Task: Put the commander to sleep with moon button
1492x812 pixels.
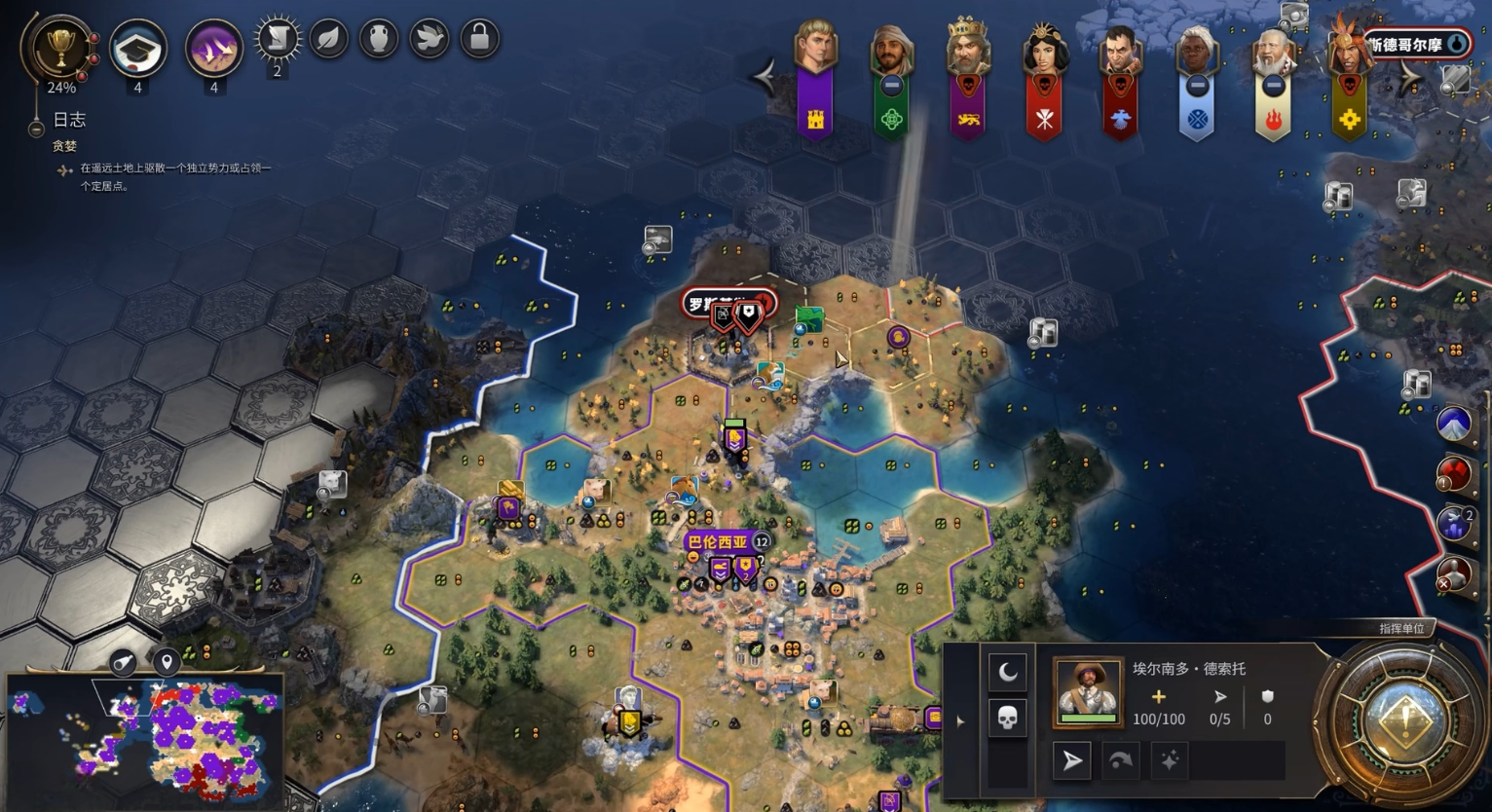Action: (1008, 672)
